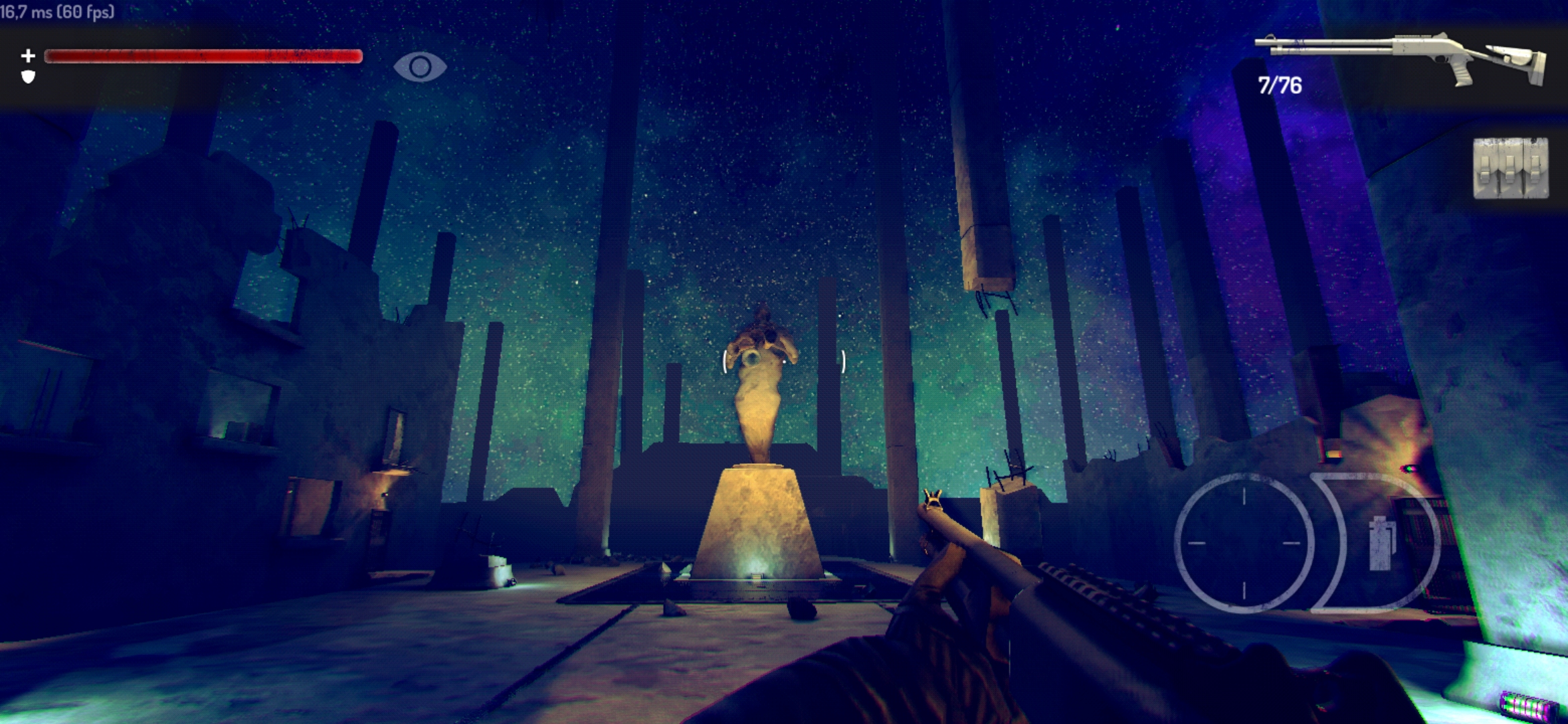The width and height of the screenshot is (1568, 724).
Task: Throw a grenade with the grenade button
Action: 1382,543
